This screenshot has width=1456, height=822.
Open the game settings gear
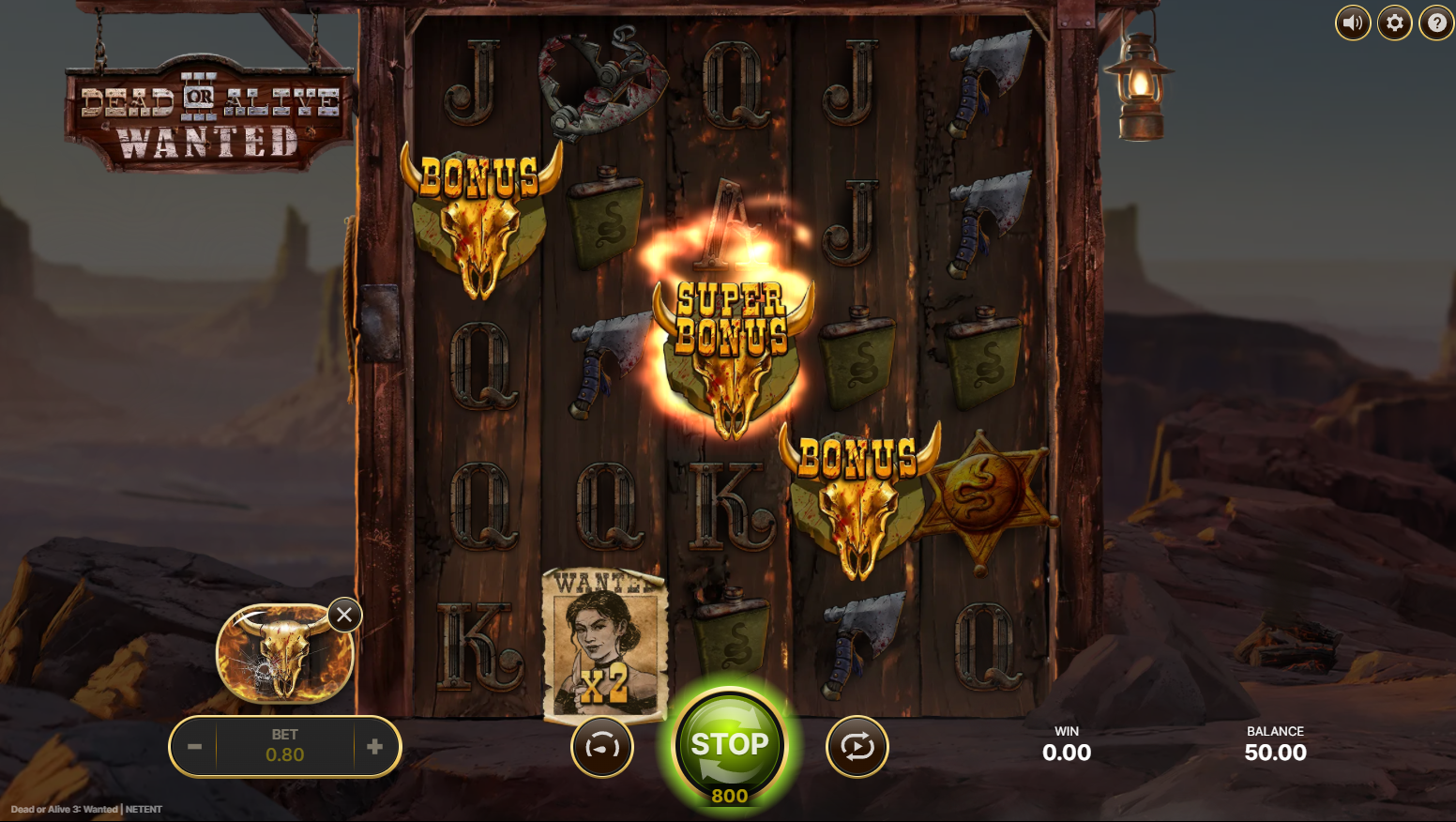pos(1394,23)
